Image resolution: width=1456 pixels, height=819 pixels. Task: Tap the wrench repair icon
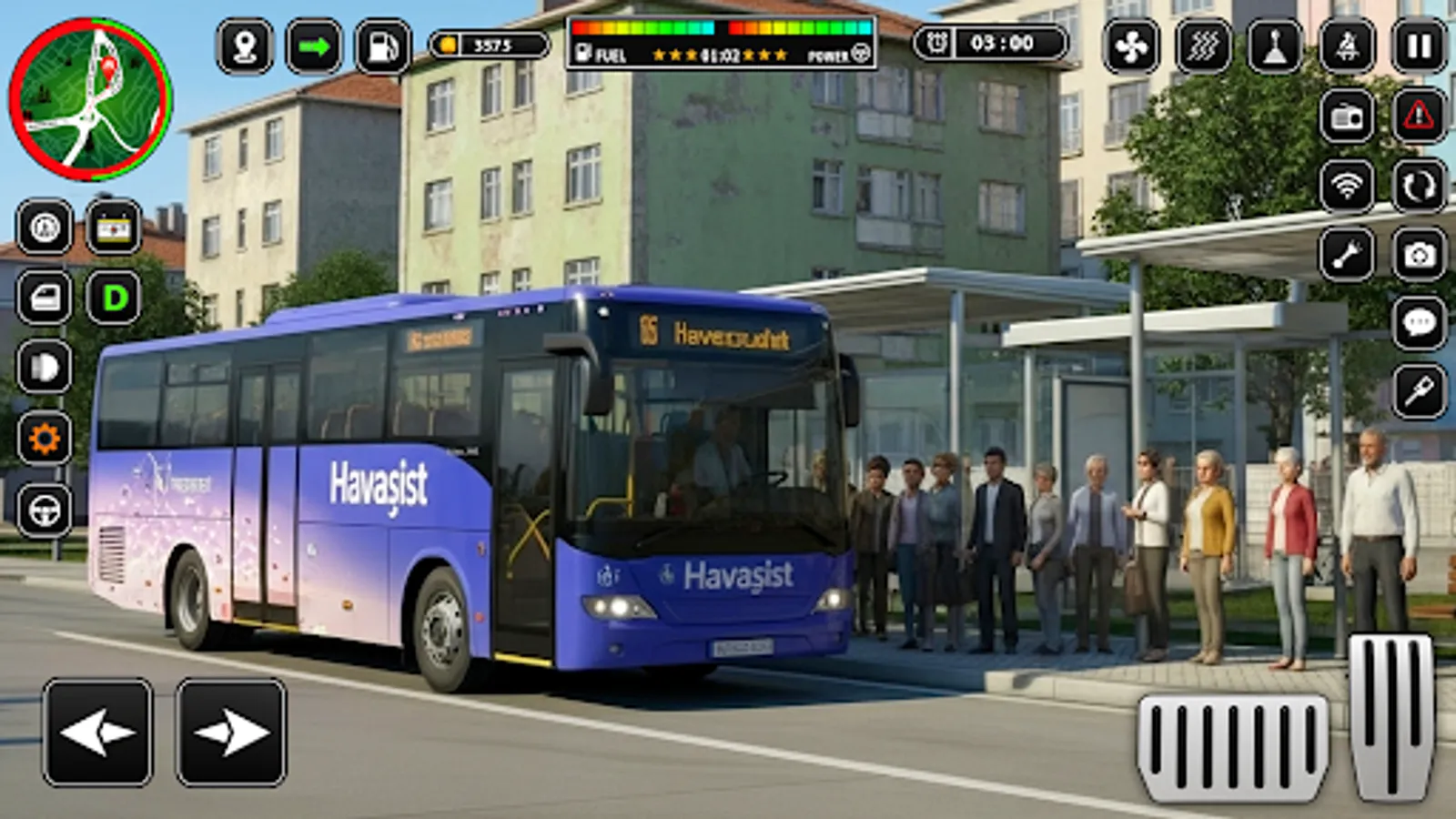tap(1345, 253)
